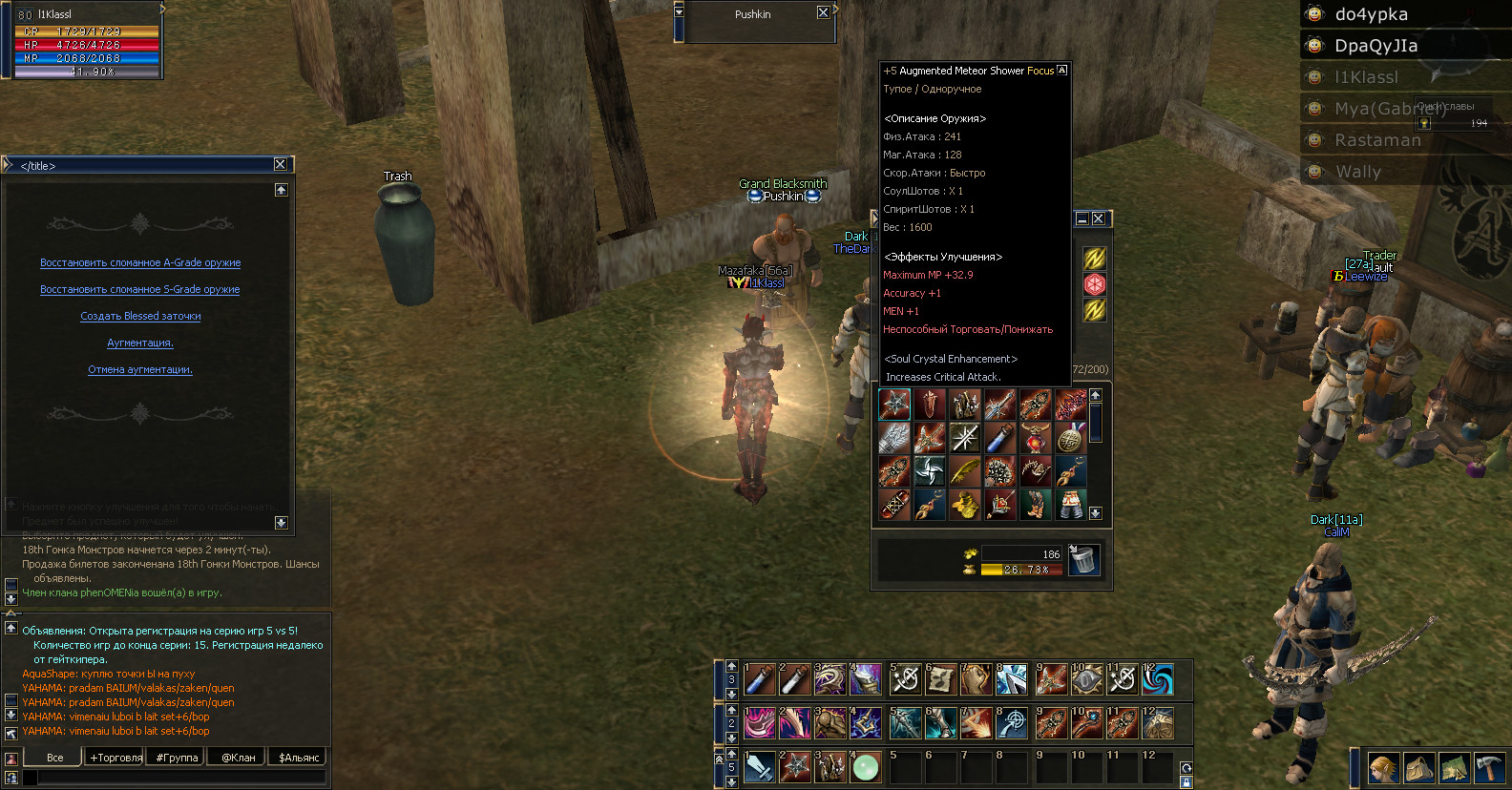Select "Создать Blessed заточки" link
Viewport: 1512px width, 790px height.
140,317
